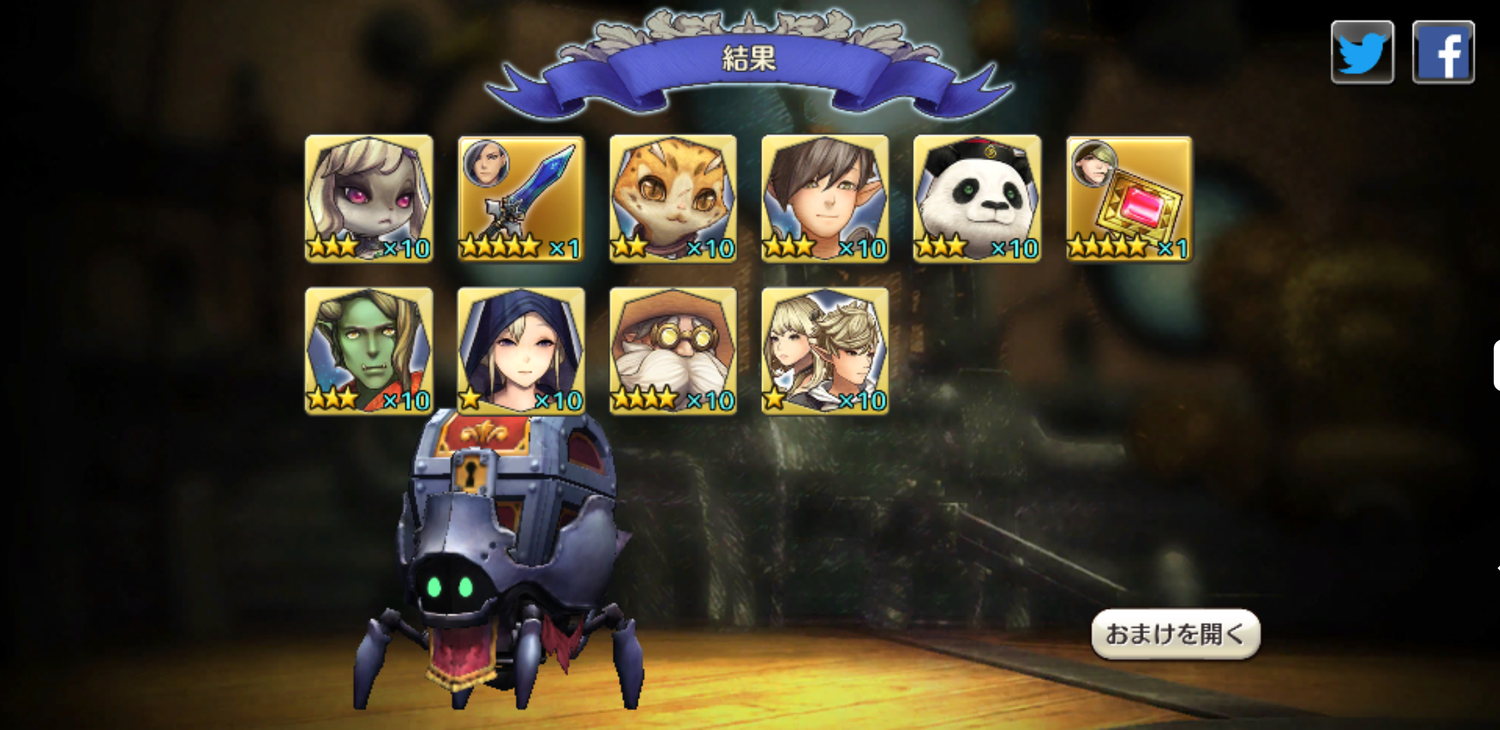Select the blue crystal sword result tile
The height and width of the screenshot is (730, 1500).
pos(521,198)
